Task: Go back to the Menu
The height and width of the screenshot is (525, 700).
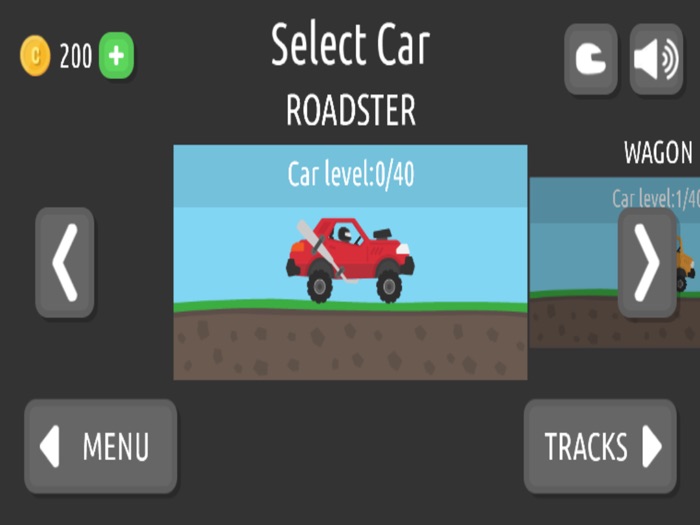Action: click(100, 446)
